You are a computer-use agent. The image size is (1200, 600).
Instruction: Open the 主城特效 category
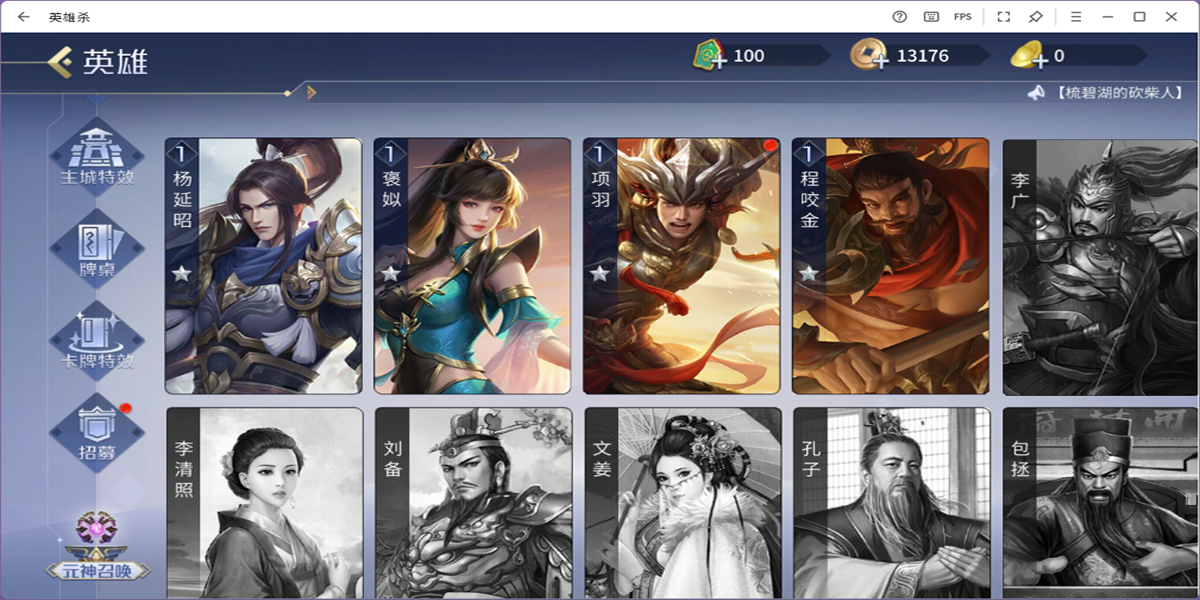coord(97,156)
